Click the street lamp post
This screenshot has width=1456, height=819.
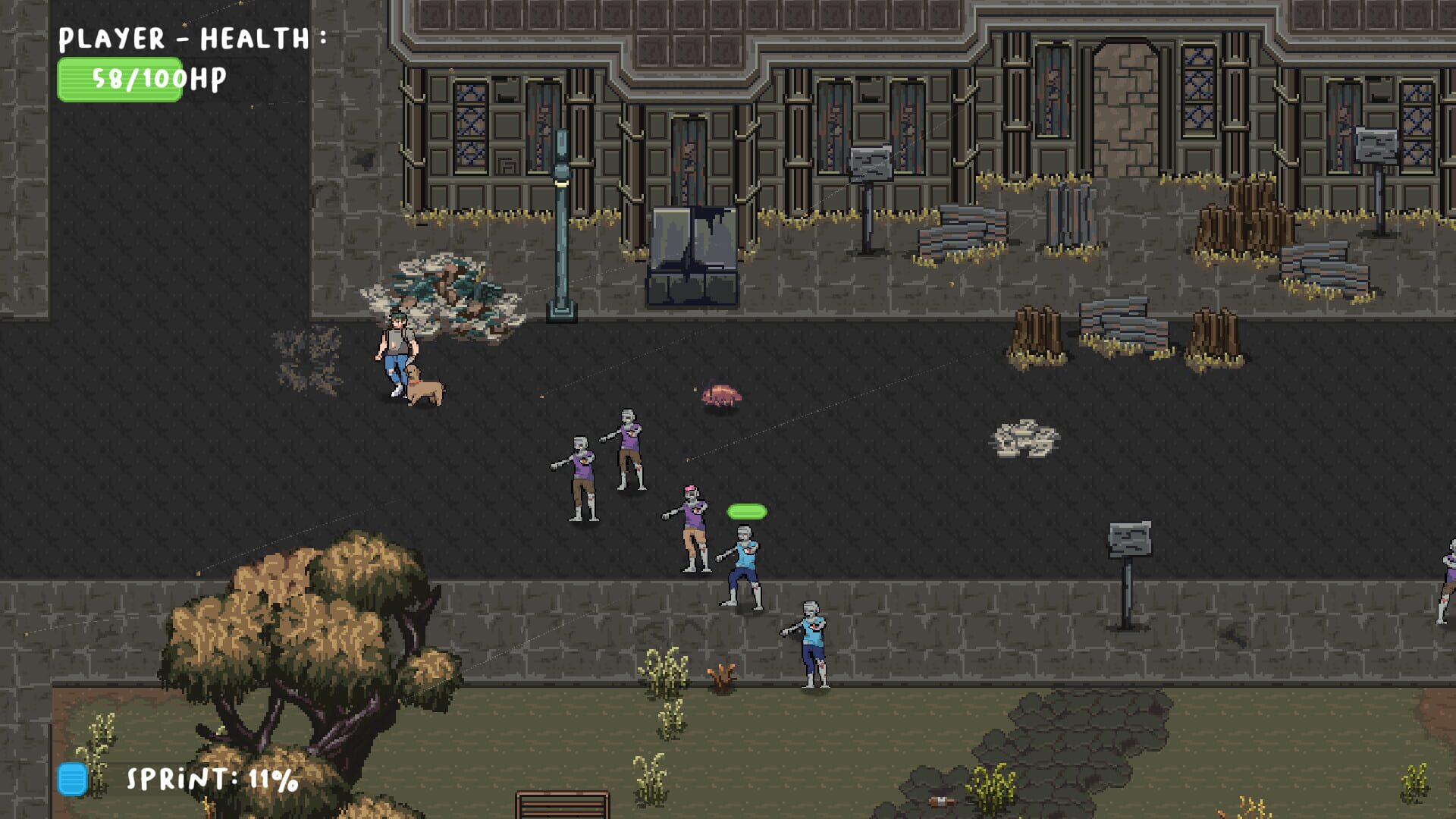[x=561, y=227]
